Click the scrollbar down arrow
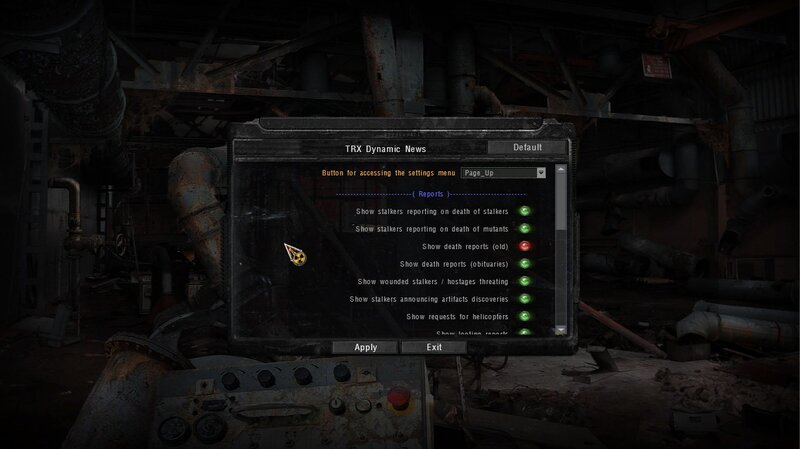Viewport: 800px width, 449px height. pos(561,328)
